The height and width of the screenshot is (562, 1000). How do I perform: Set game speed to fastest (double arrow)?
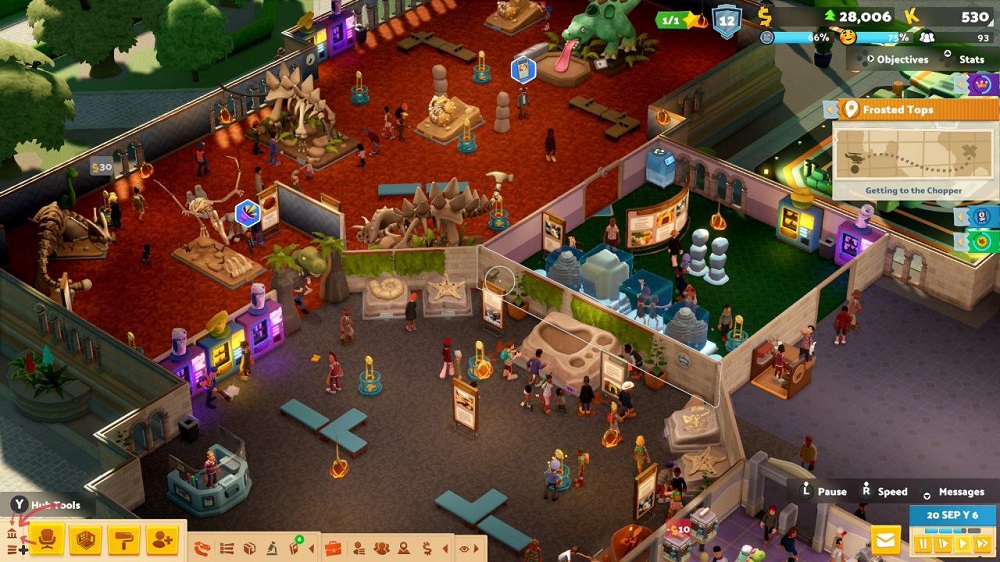pos(982,544)
